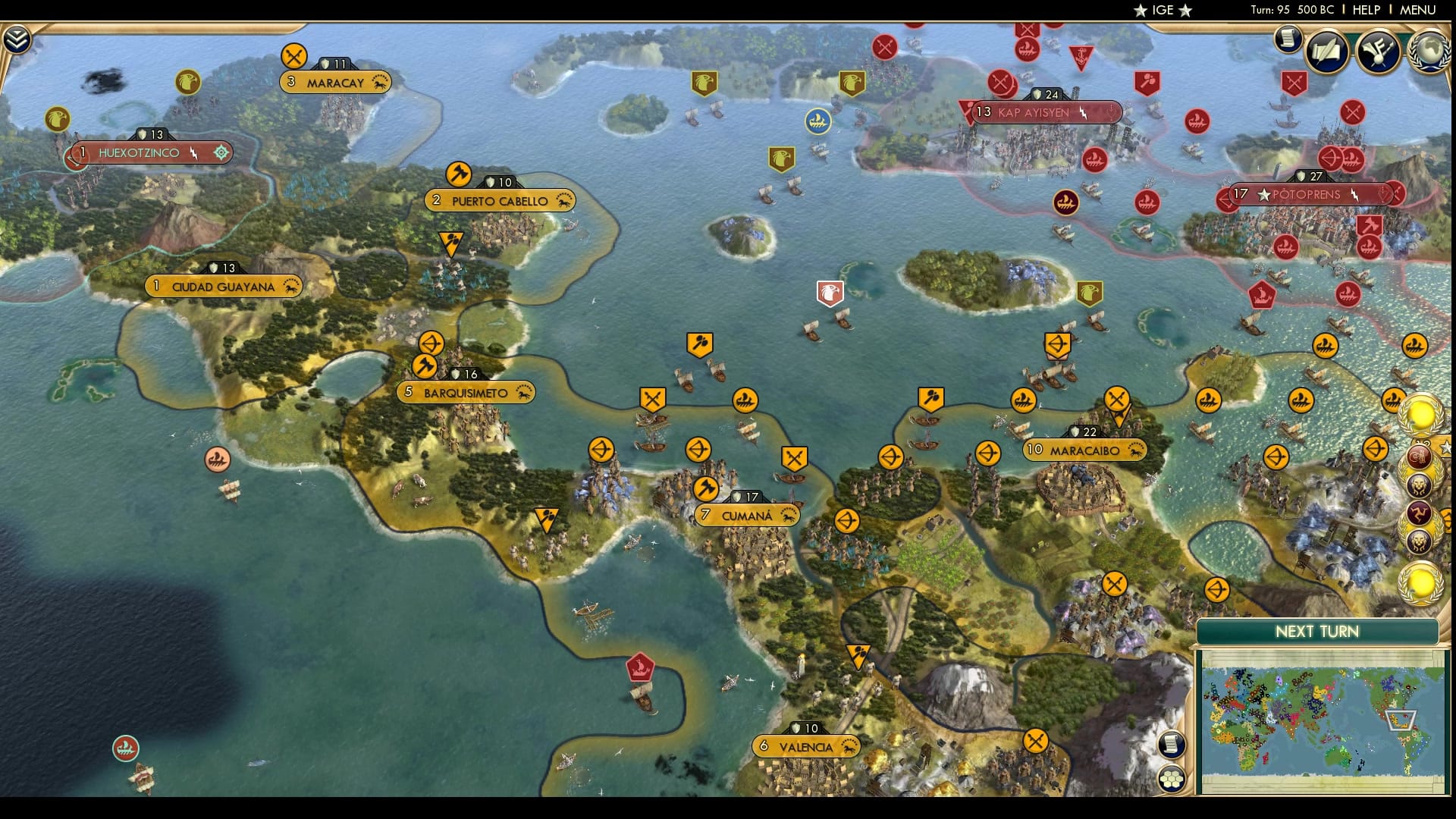Open the notification scroll icon beside the minimap
Image resolution: width=1456 pixels, height=819 pixels.
click(1172, 745)
